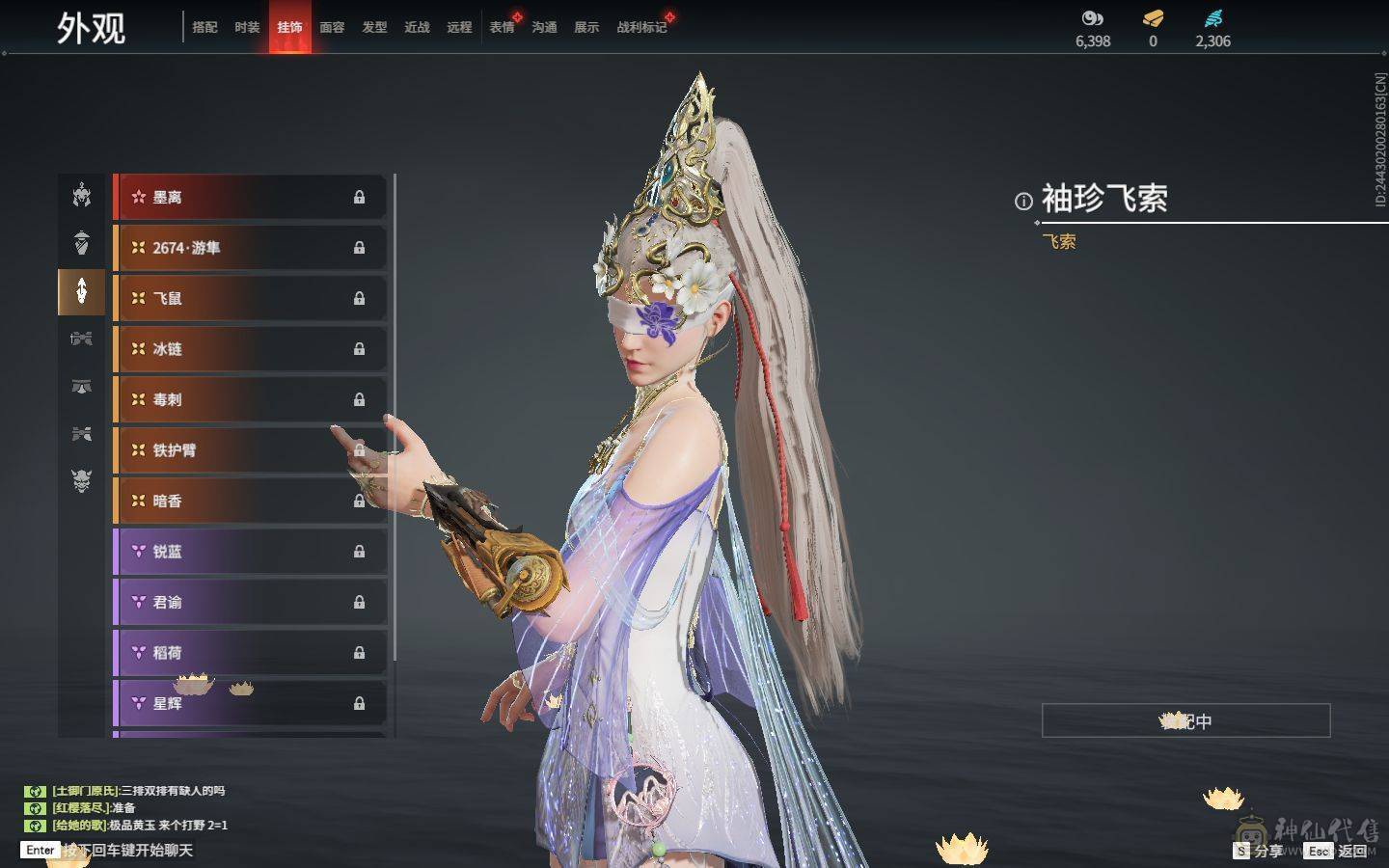
Task: Toggle the lock on 墨离 item
Action: tap(360, 197)
